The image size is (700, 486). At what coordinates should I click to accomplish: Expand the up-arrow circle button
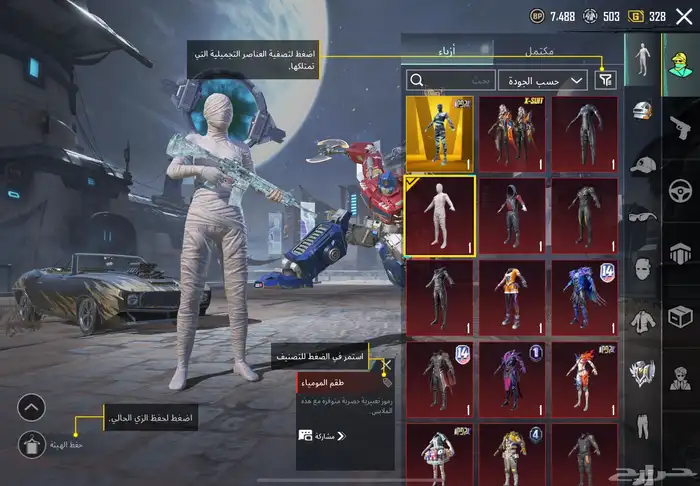[31, 407]
